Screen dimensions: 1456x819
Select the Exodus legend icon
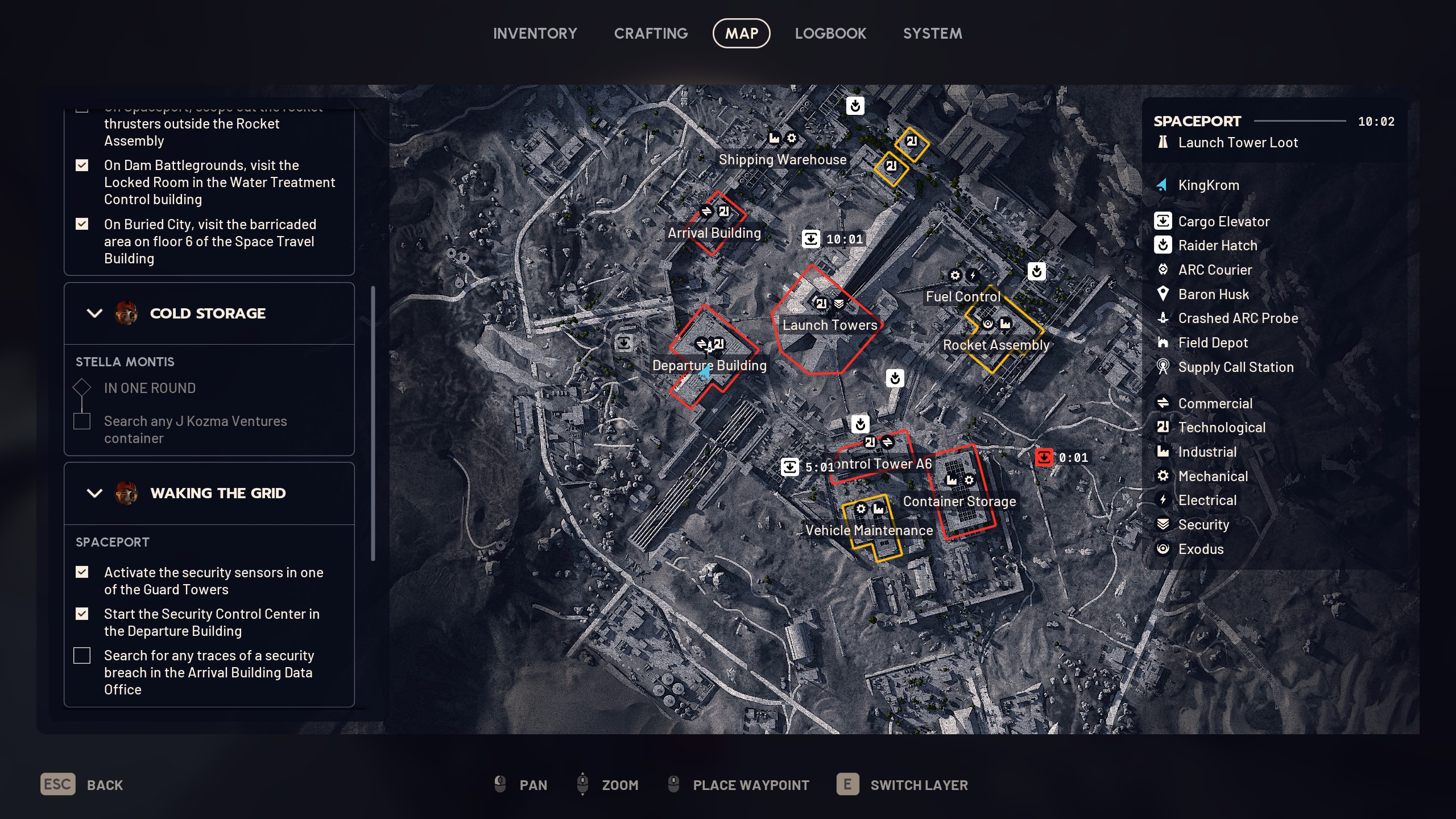[1163, 548]
